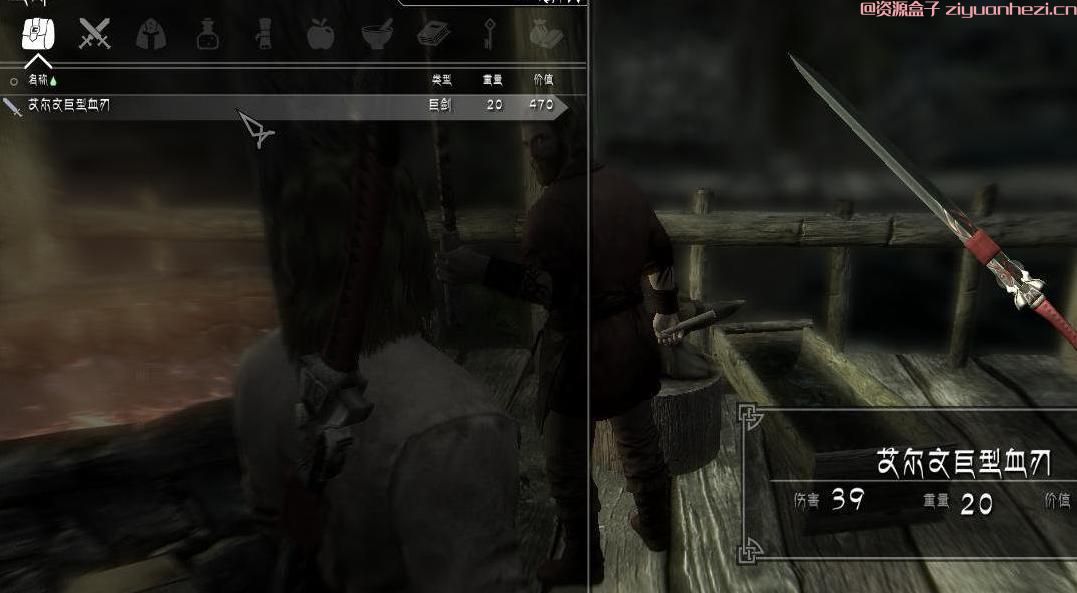Viewport: 1077px width, 593px height.
Task: Select the 艾尔文巨型血刃 greatsword row
Action: (280, 105)
